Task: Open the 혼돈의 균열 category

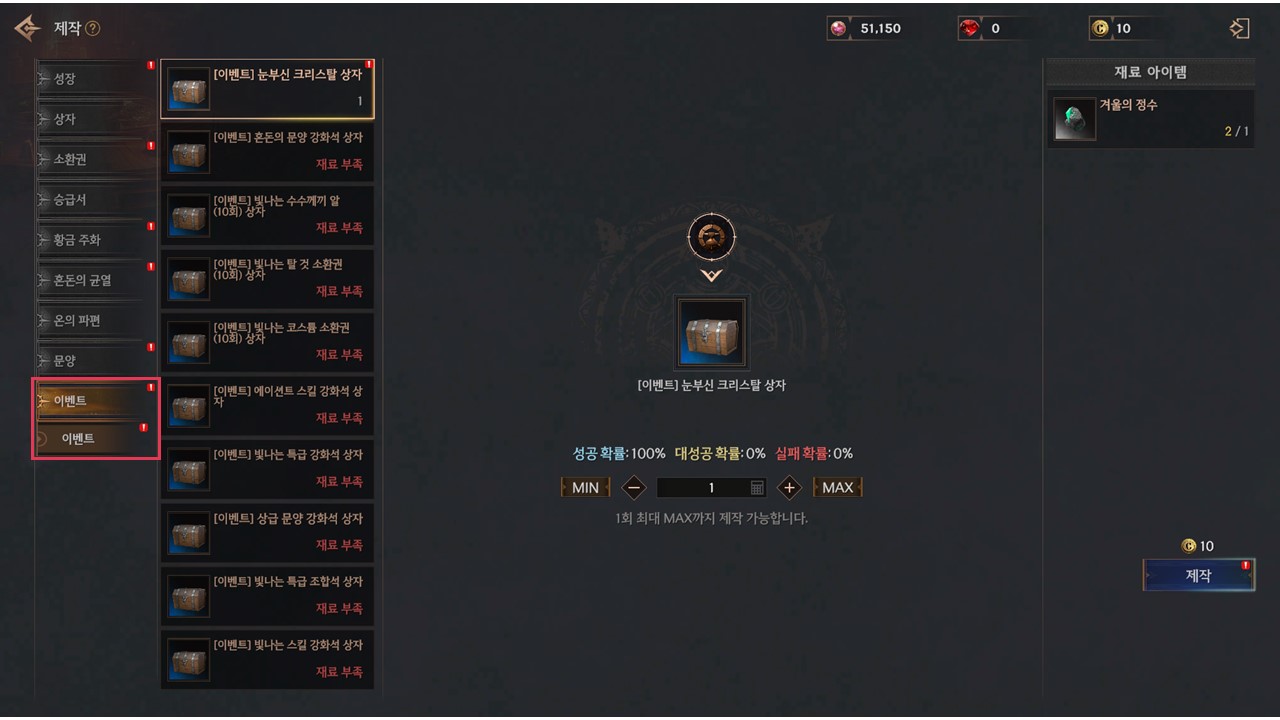Action: click(95, 281)
